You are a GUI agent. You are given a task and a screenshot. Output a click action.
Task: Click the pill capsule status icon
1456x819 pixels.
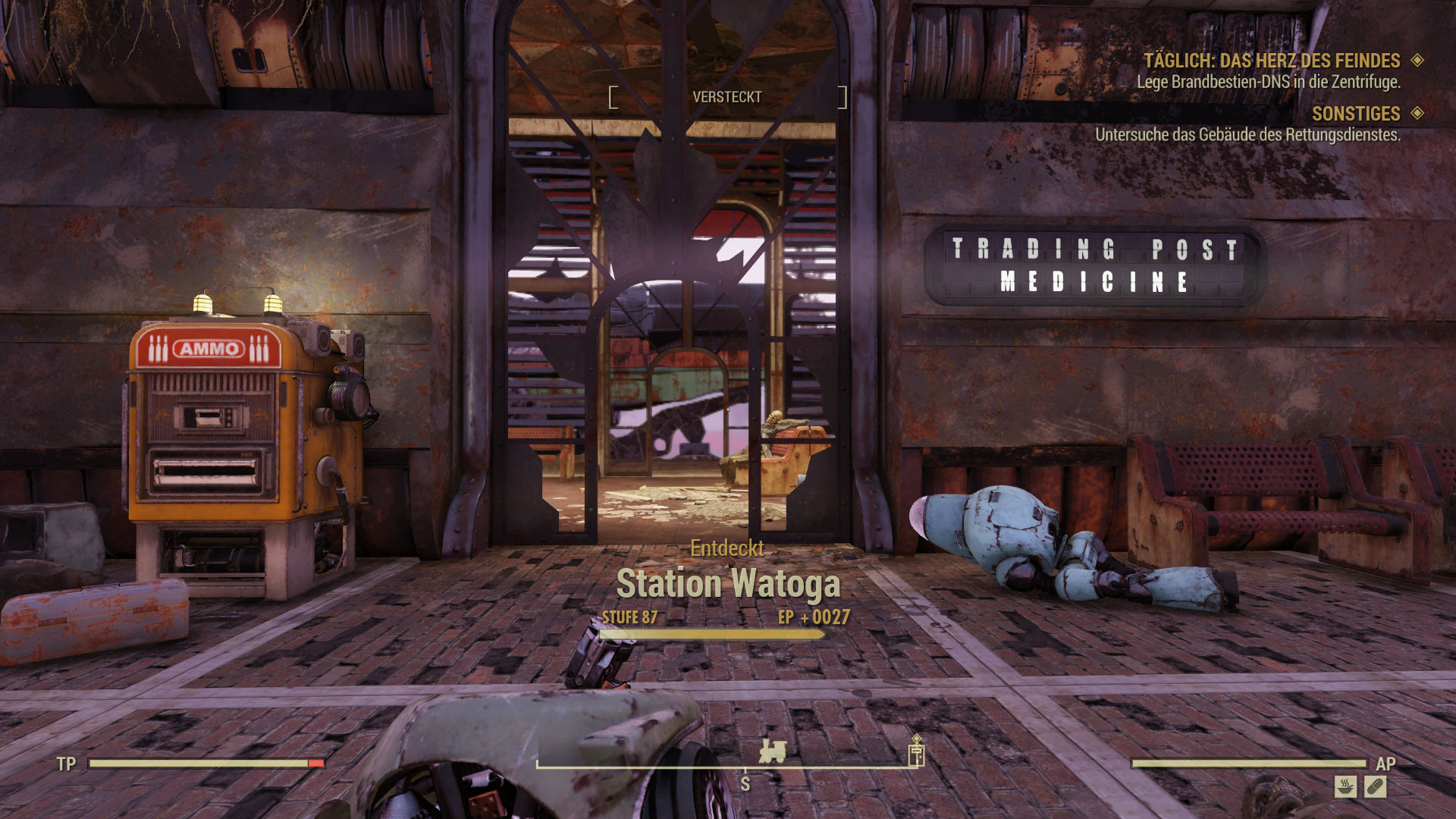click(x=1375, y=786)
